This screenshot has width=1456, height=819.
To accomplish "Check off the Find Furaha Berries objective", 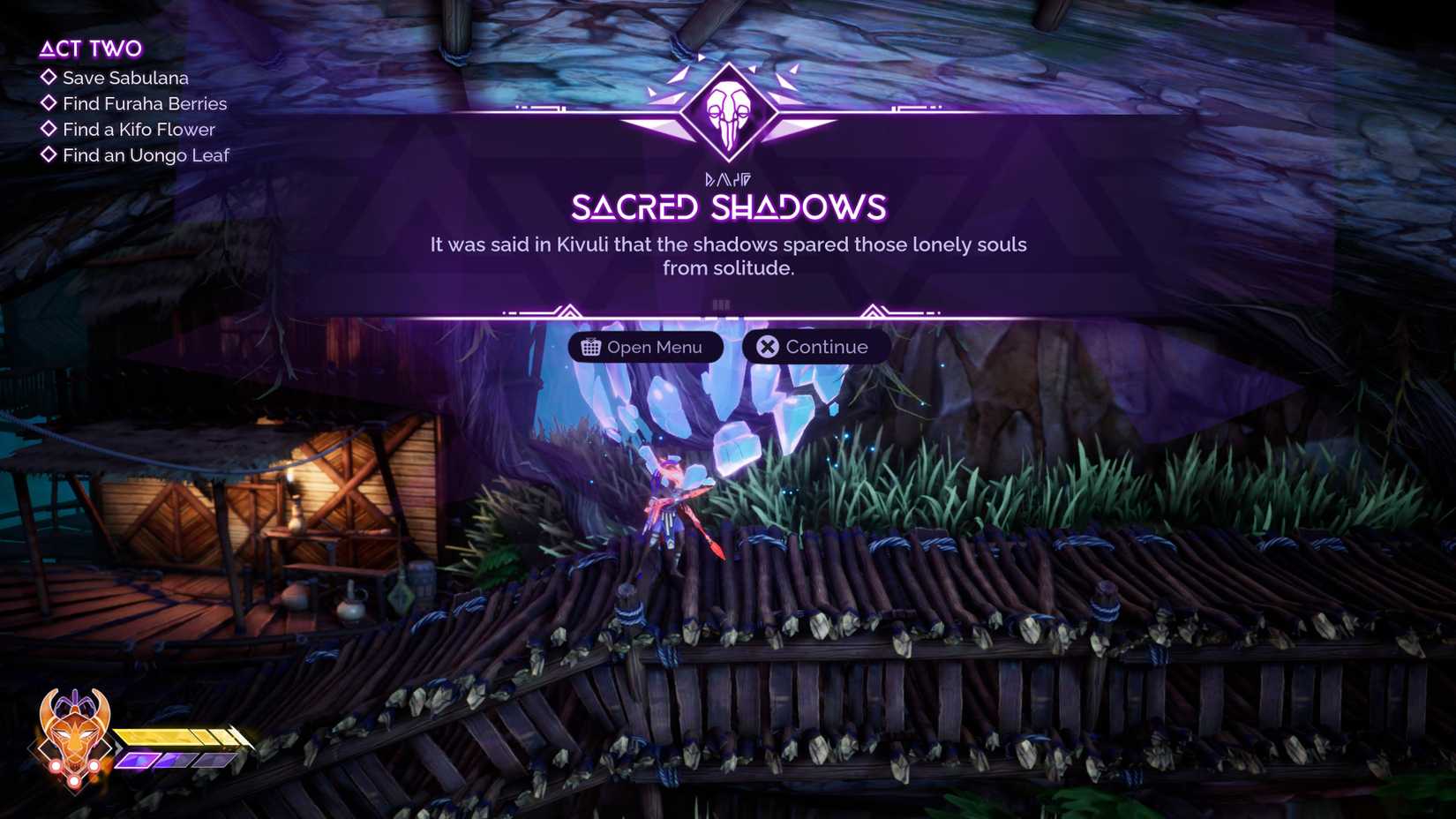I will point(49,103).
